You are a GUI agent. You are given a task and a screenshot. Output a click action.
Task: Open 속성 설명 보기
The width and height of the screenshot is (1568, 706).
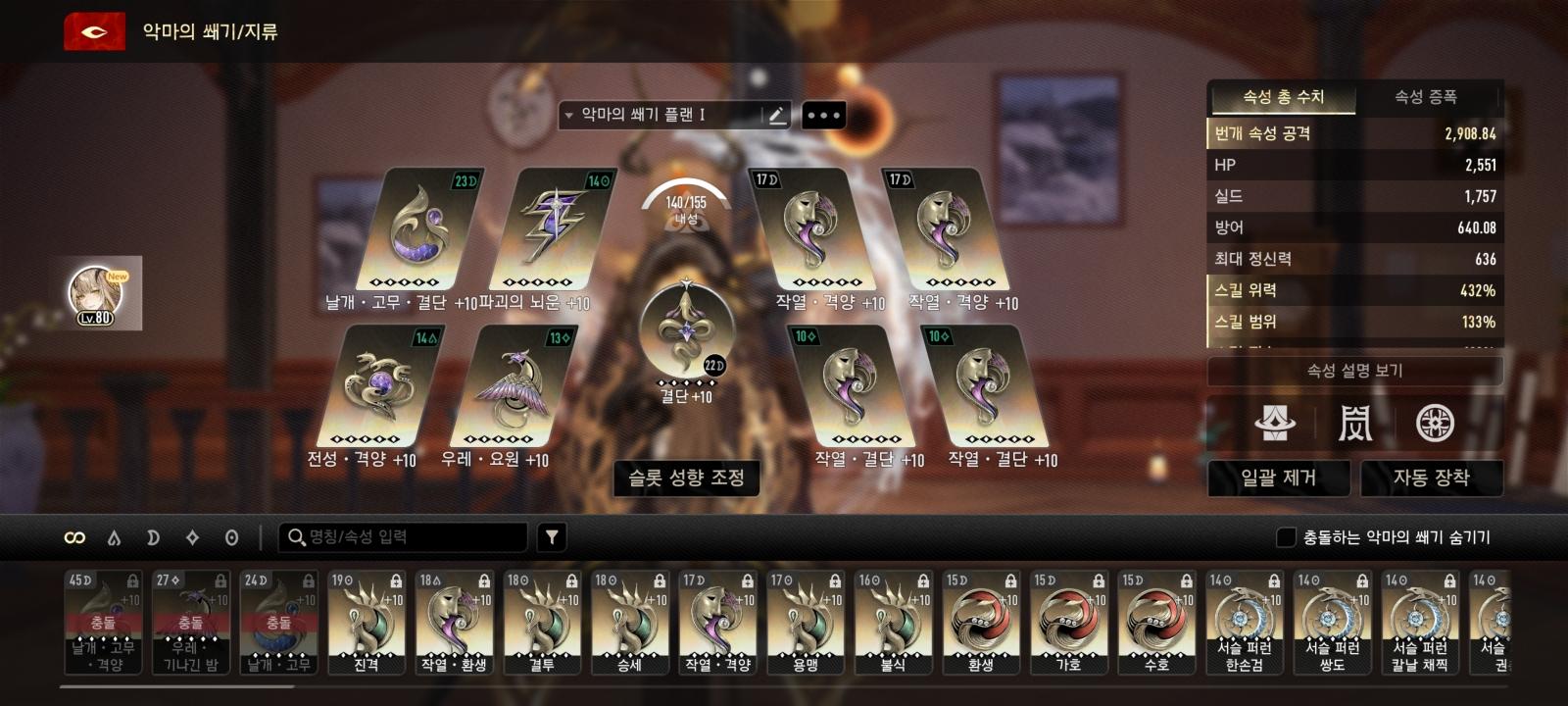[x=1354, y=371]
